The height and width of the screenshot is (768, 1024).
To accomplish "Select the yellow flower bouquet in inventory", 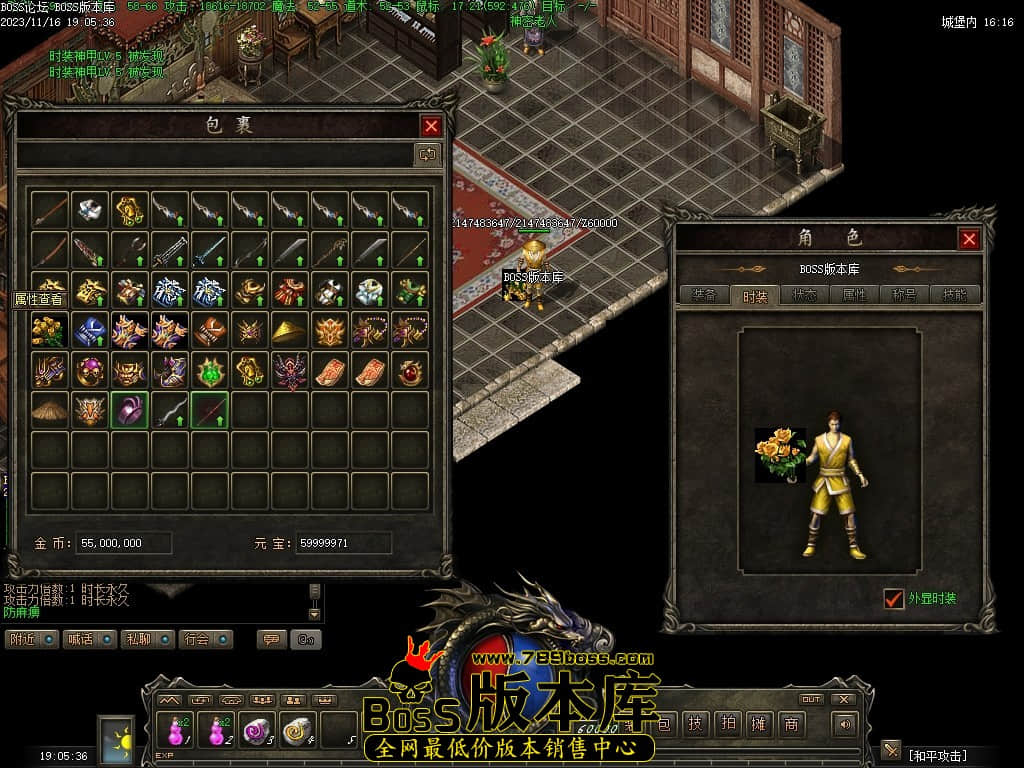I will pos(50,329).
